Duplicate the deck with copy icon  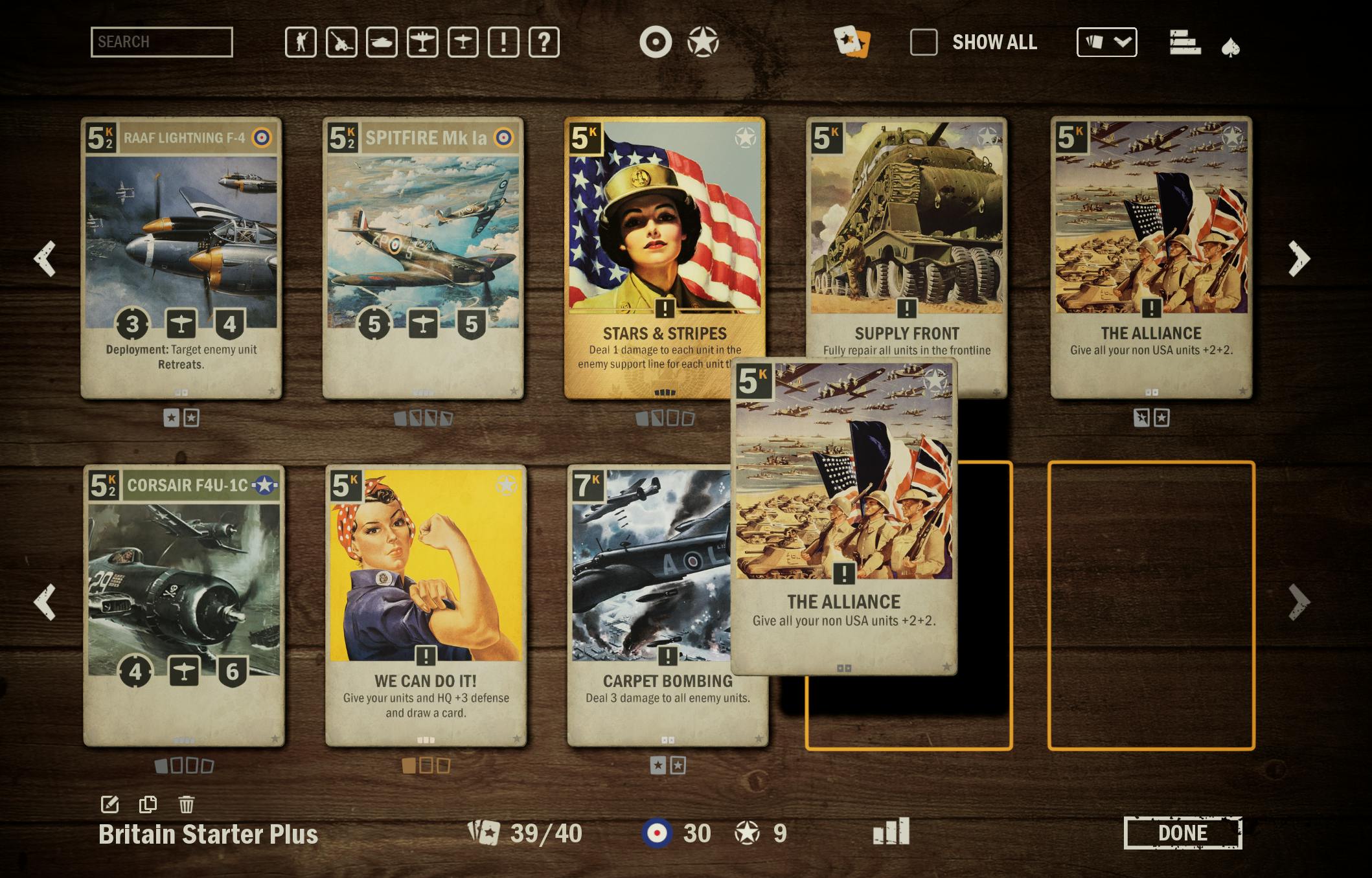point(148,803)
